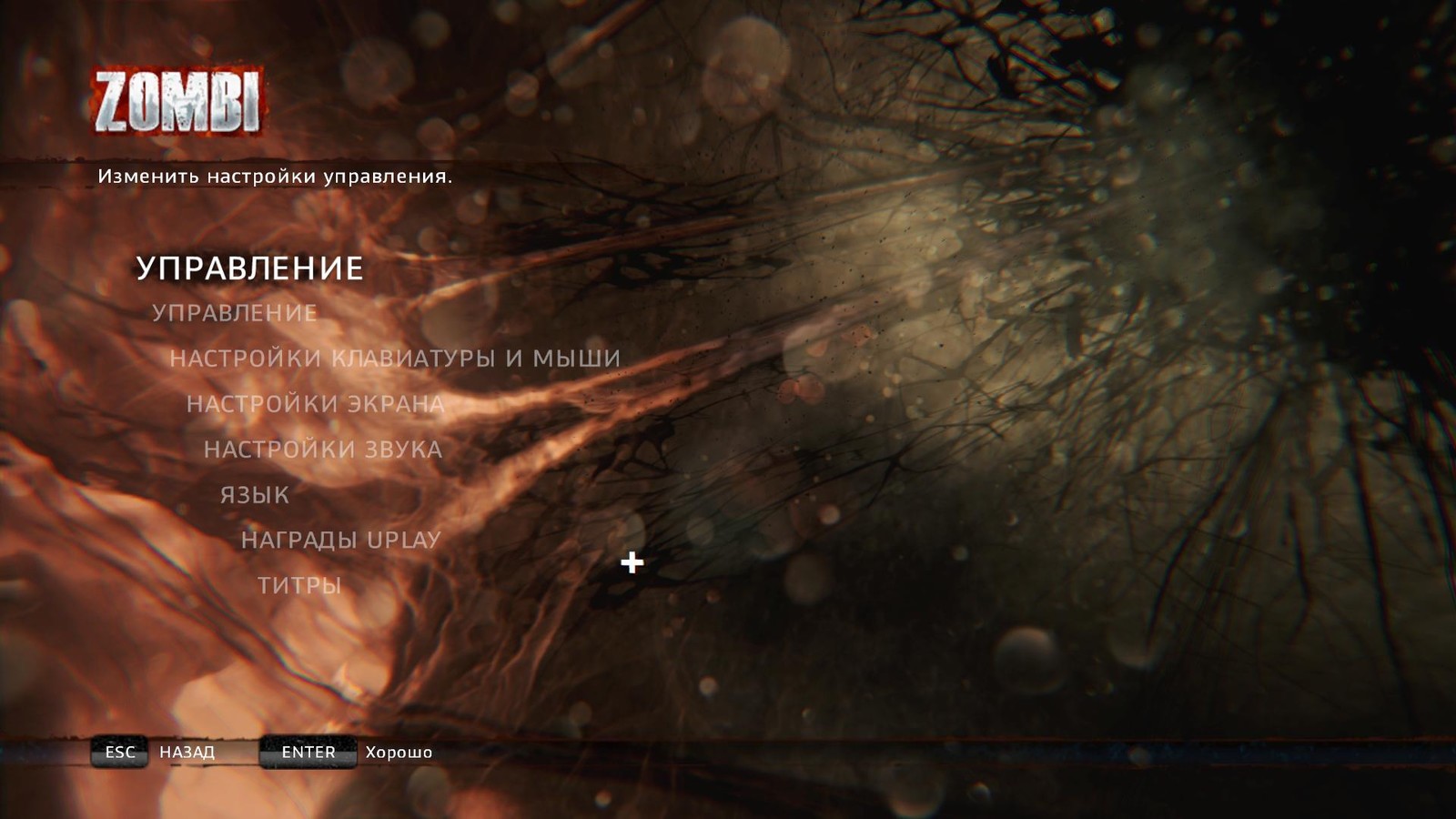This screenshot has width=1456, height=819.
Task: Open НАСТРОЙКИ КЛАВИАТУРЫ И МЫШИ settings
Action: [x=395, y=359]
